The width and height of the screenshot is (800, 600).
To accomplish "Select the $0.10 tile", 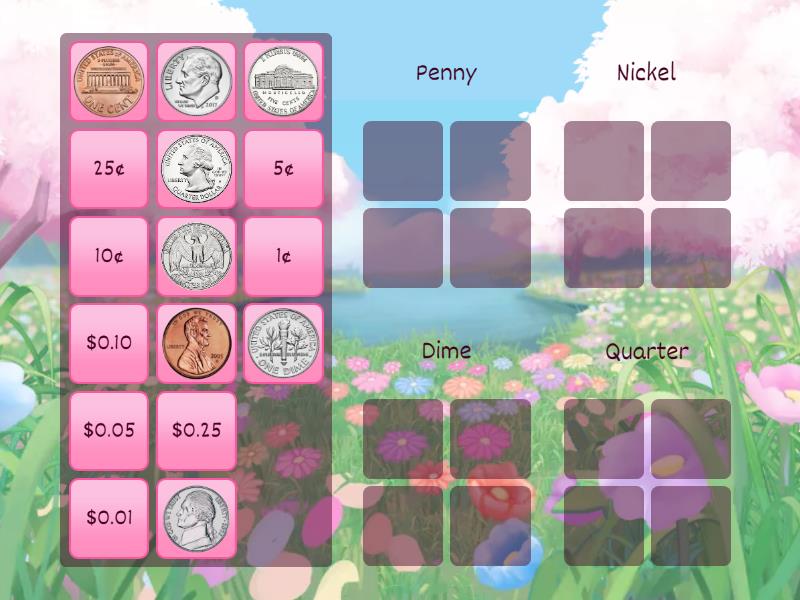I will [109, 343].
